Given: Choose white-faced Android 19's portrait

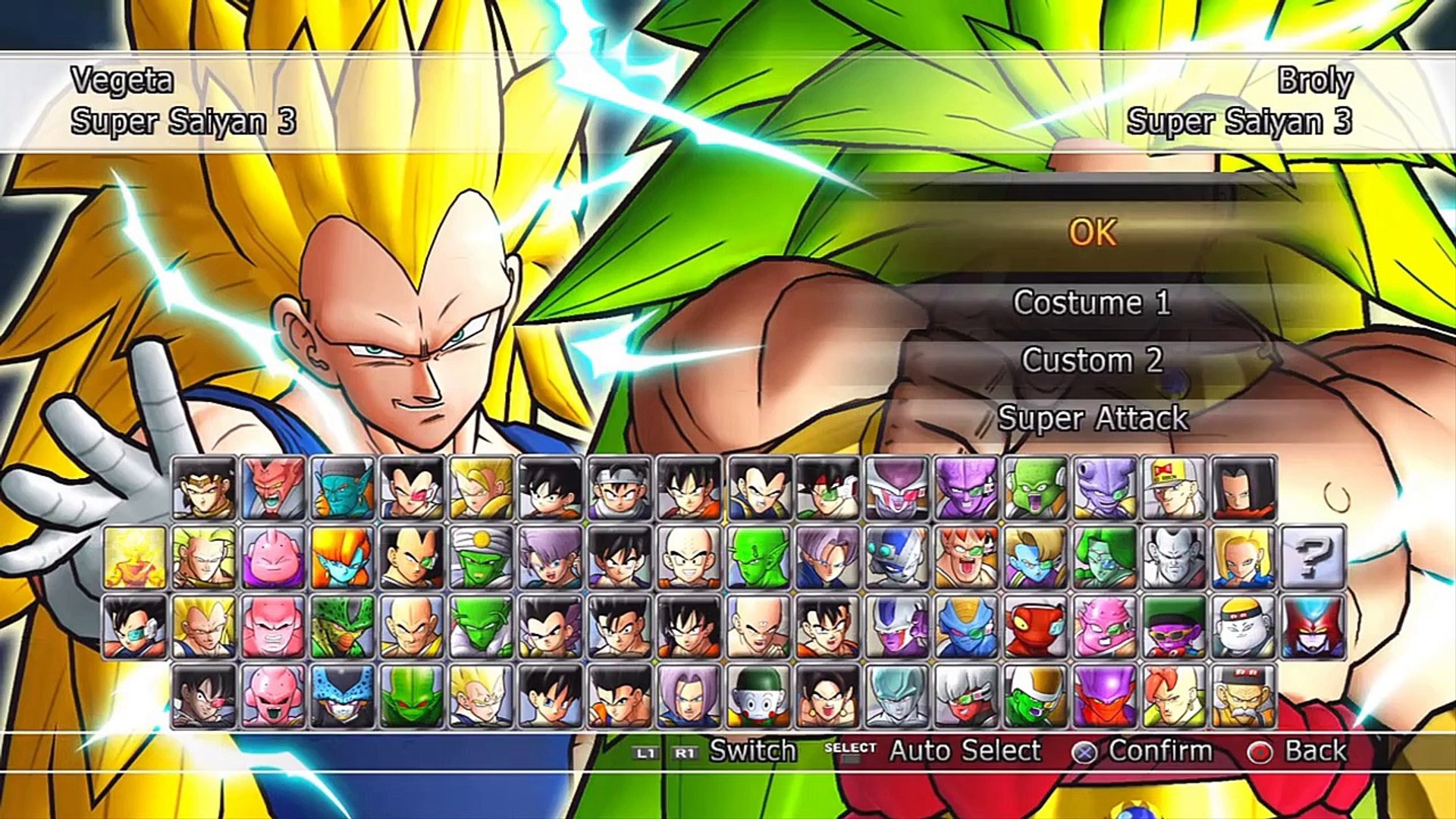Looking at the screenshot, I should point(1243,626).
